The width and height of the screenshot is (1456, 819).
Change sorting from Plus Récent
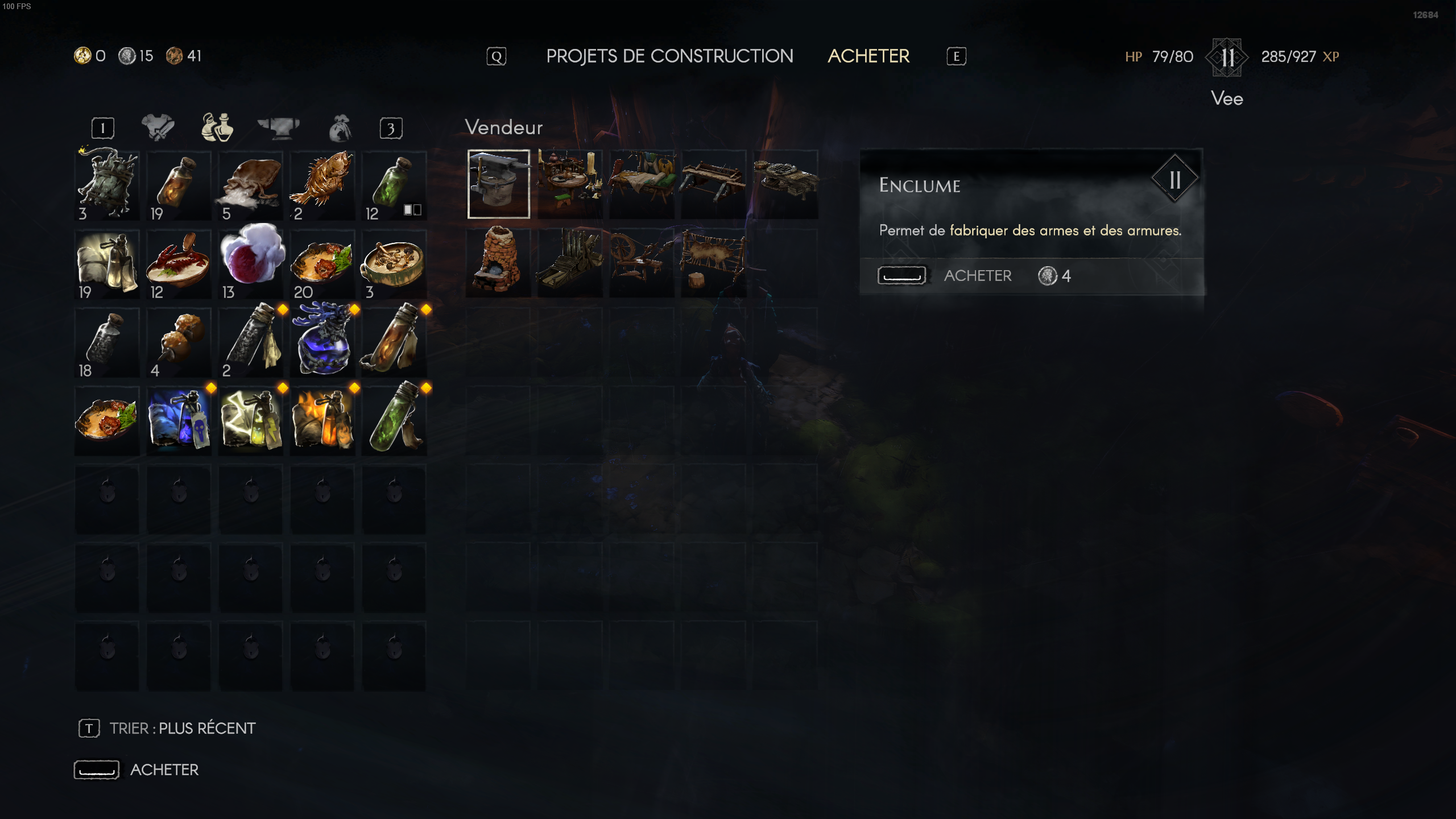182,729
